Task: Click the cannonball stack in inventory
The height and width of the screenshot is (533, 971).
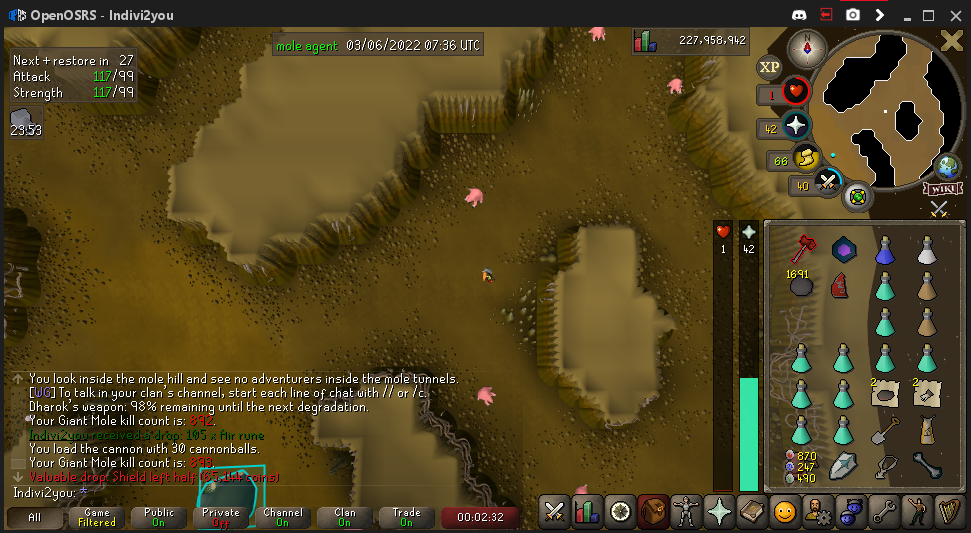Action: click(799, 284)
